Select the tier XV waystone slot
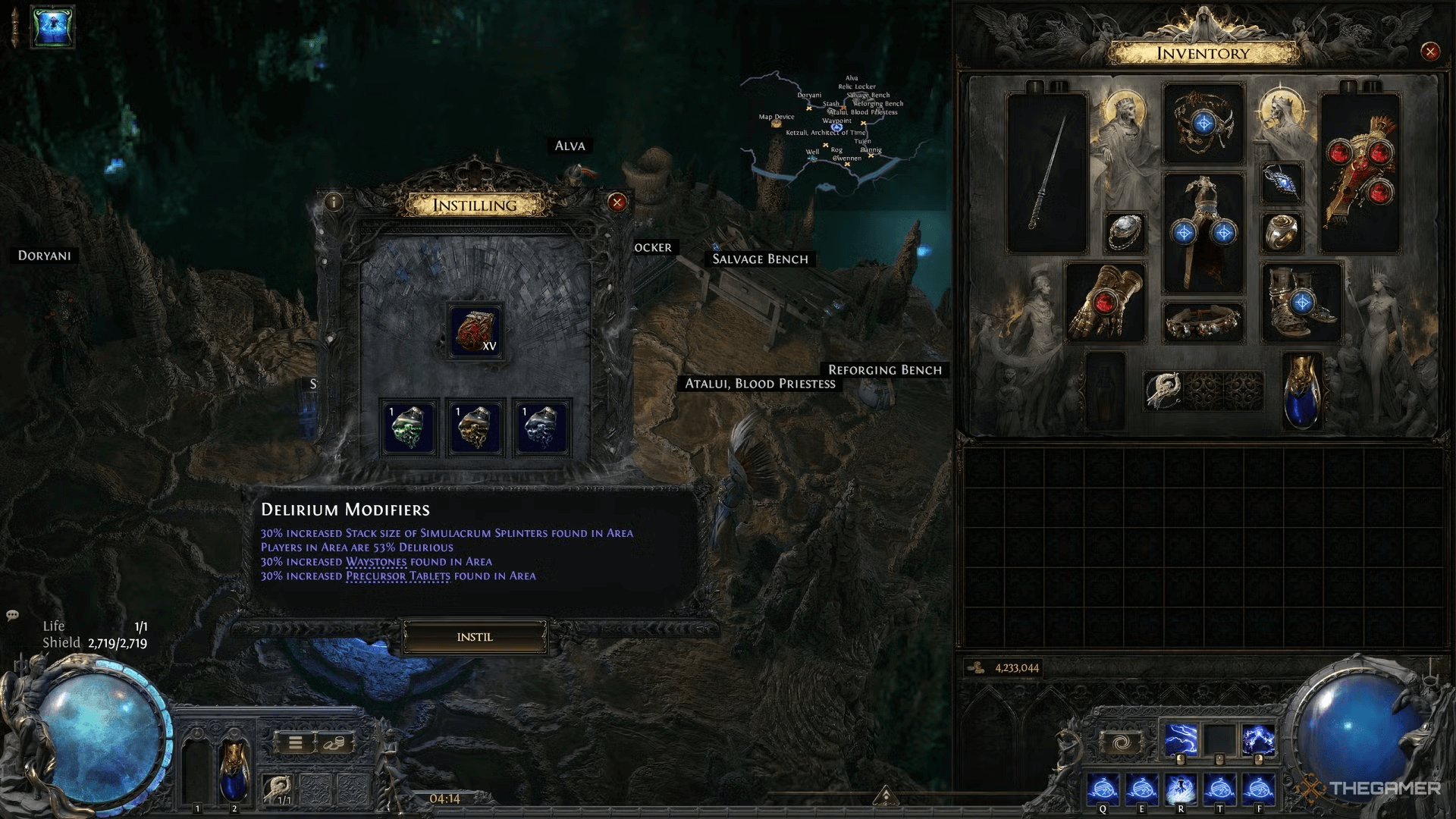This screenshot has width=1456, height=819. 475,331
